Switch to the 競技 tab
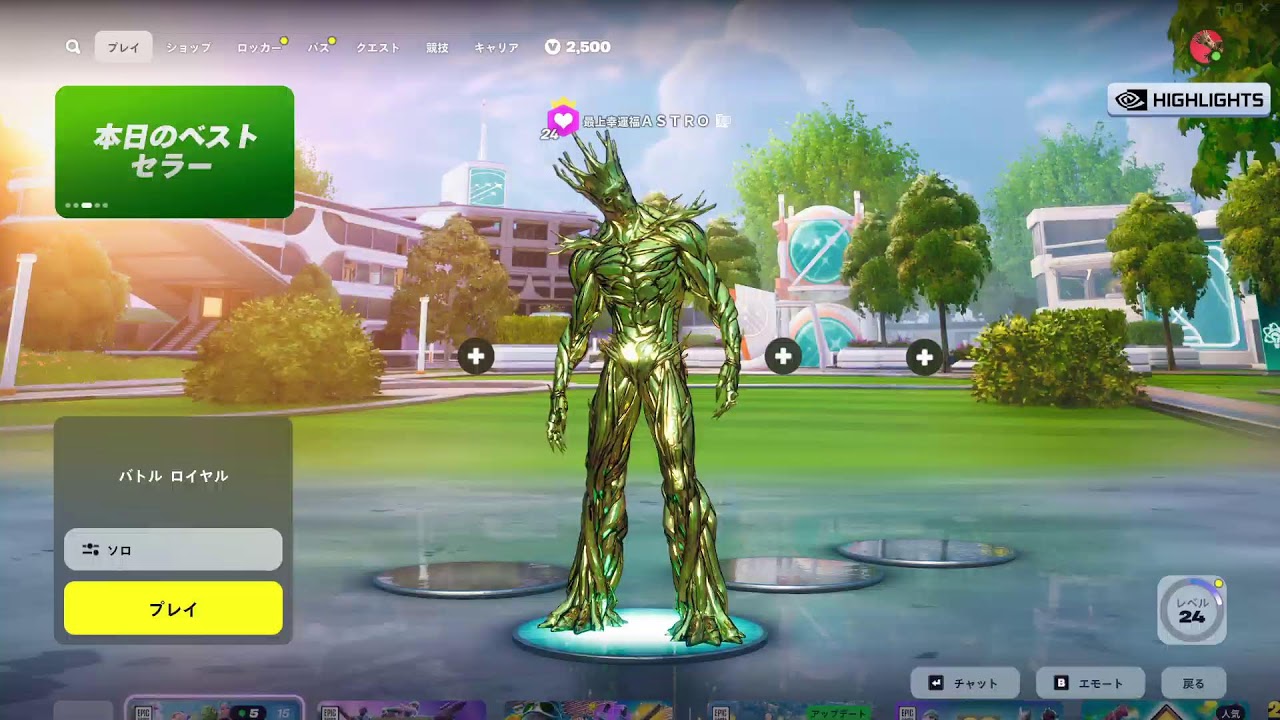The height and width of the screenshot is (720, 1280). click(437, 47)
